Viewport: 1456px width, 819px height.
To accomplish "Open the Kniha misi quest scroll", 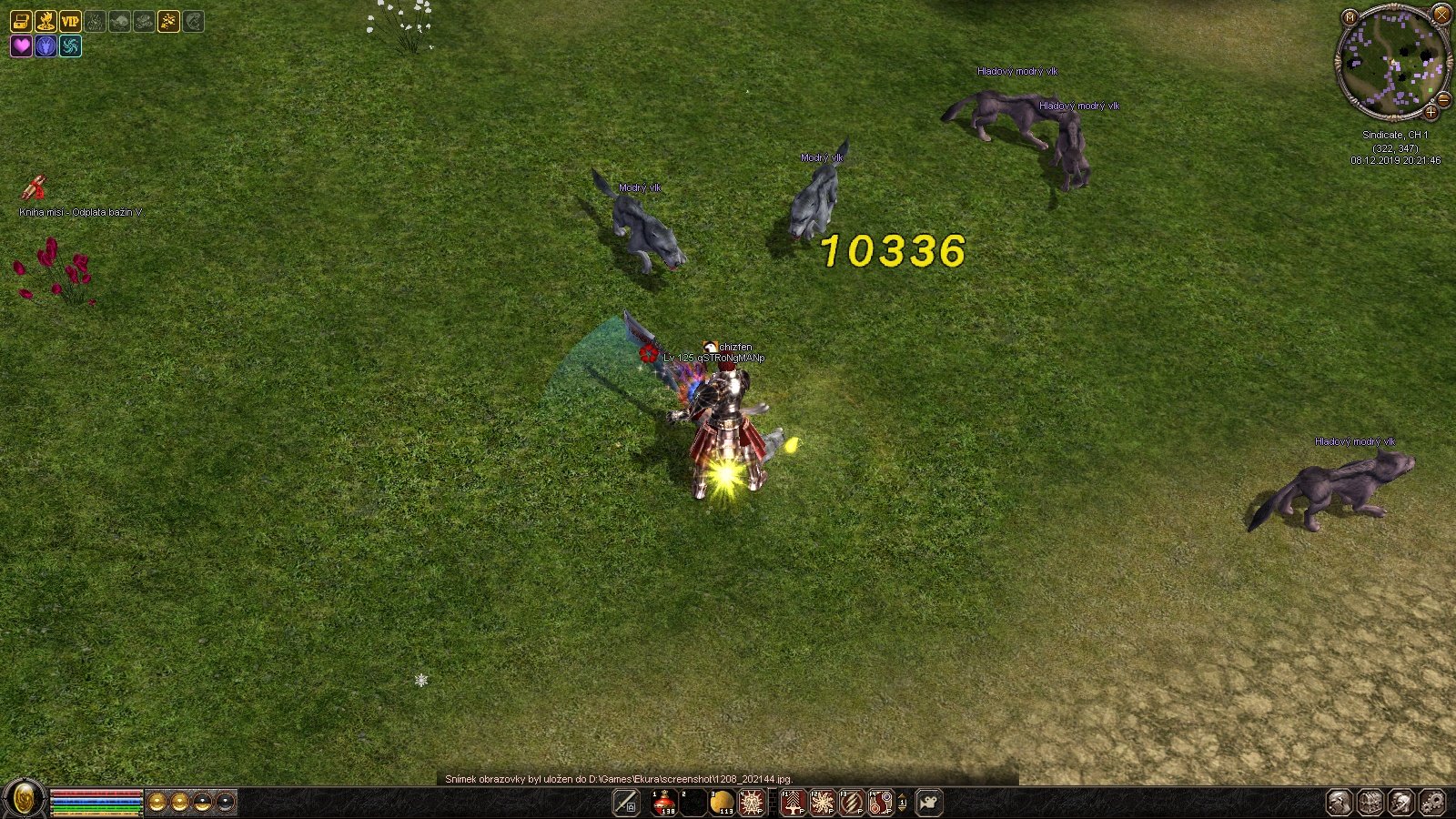I will 35,187.
